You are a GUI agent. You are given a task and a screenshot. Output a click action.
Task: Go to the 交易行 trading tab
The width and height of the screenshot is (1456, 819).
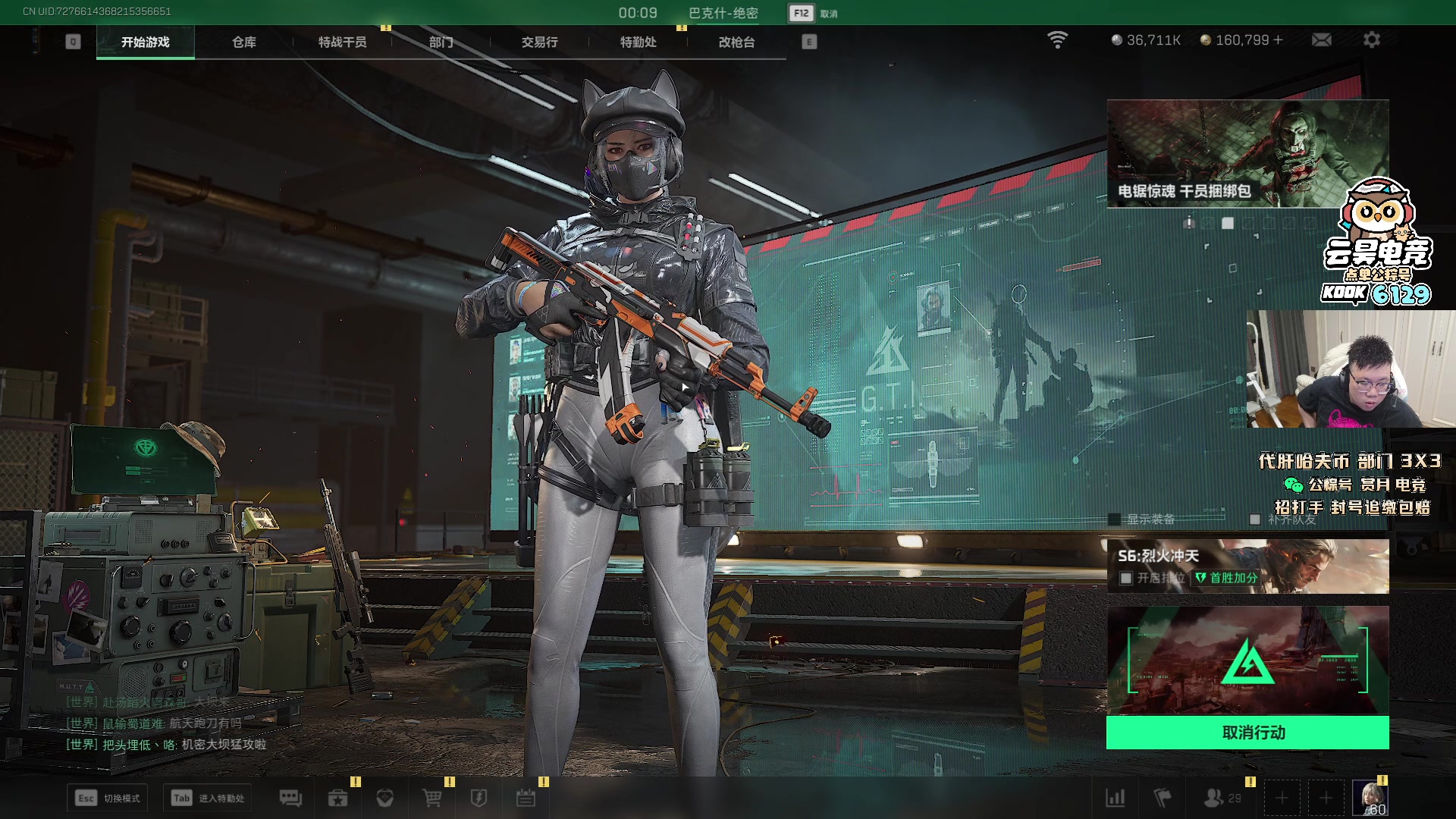539,42
